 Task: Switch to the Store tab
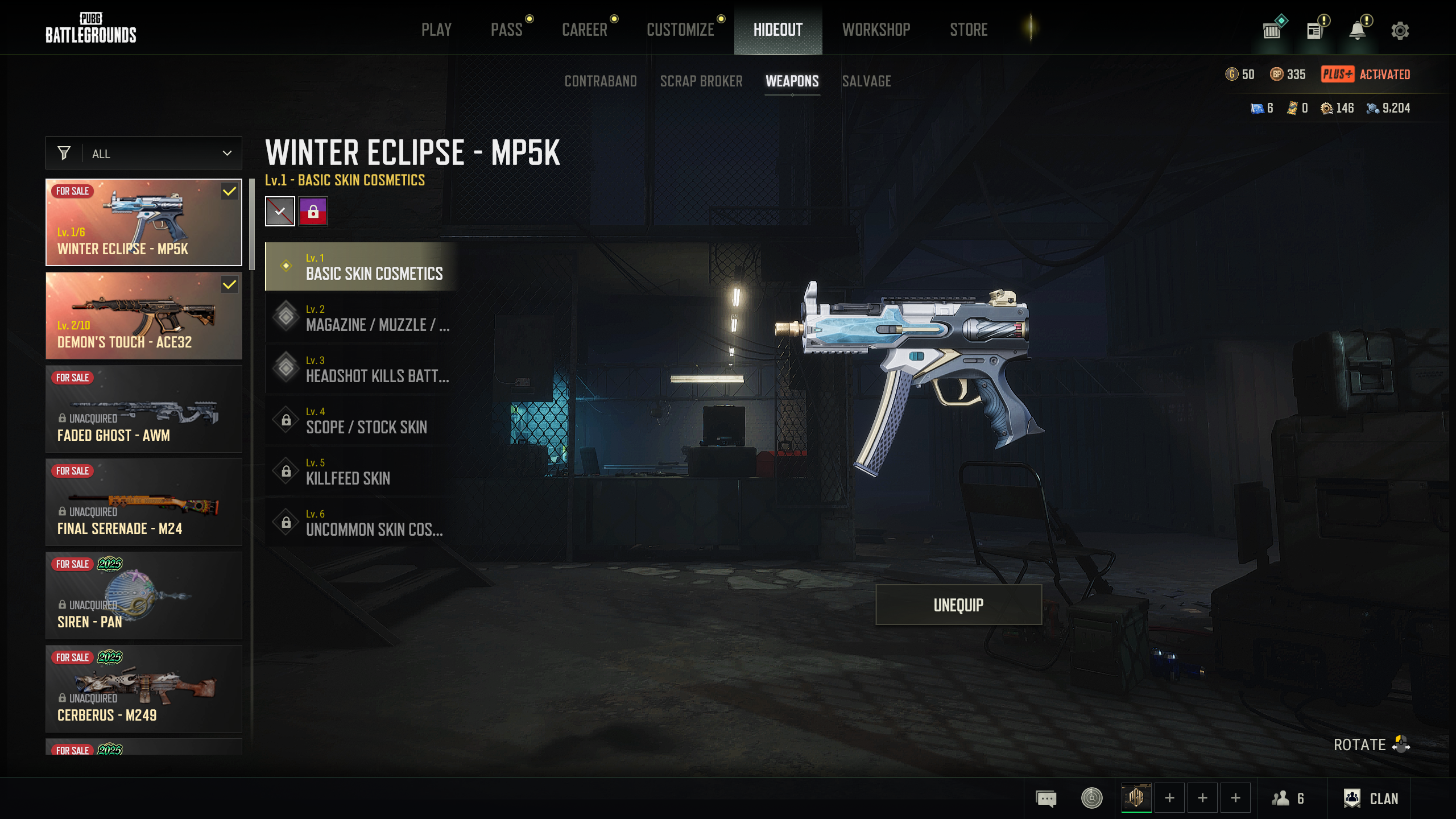tap(969, 30)
